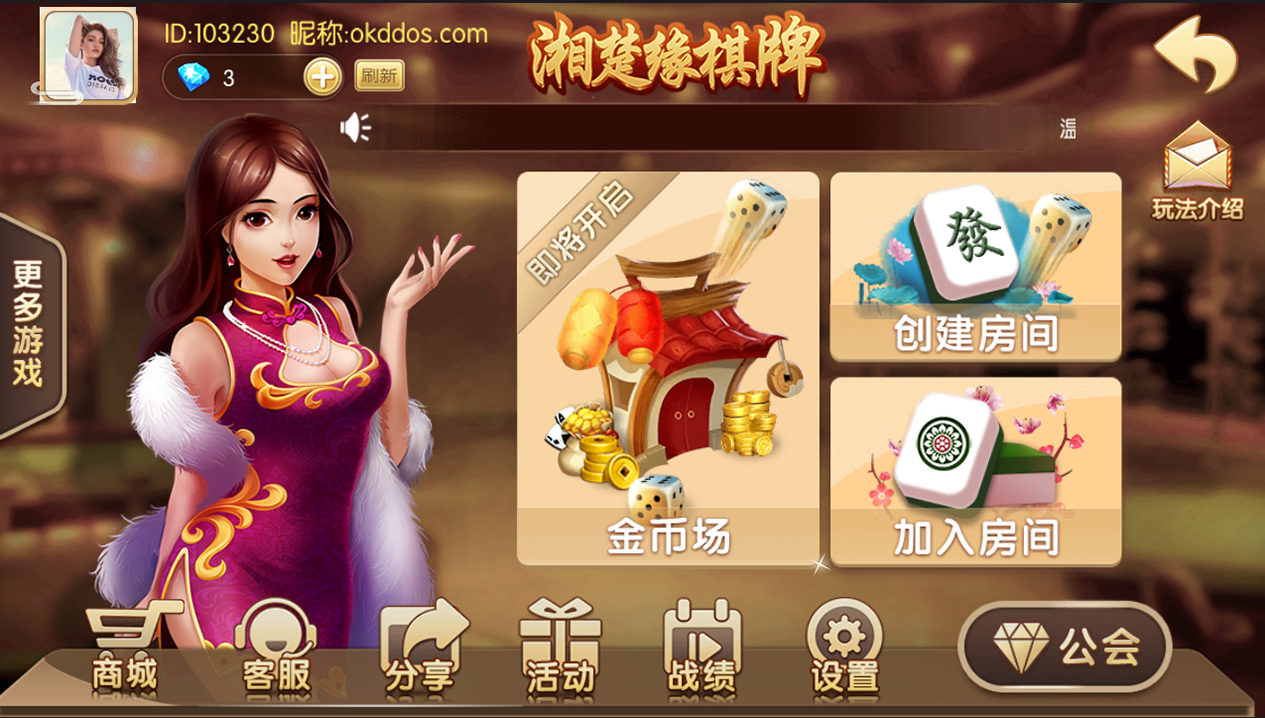Open the 设置 settings gear
1265x718 pixels.
click(x=845, y=649)
